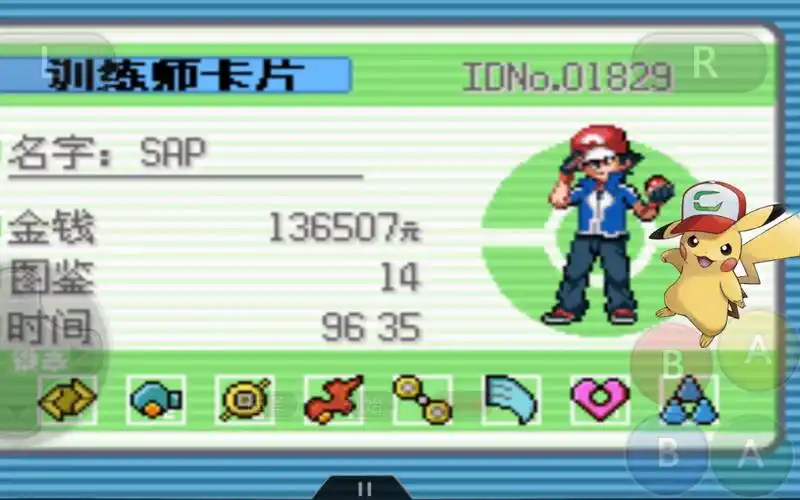The width and height of the screenshot is (800, 500).
Task: Tap the yellow-tinted A touch button
Action: click(x=758, y=351)
